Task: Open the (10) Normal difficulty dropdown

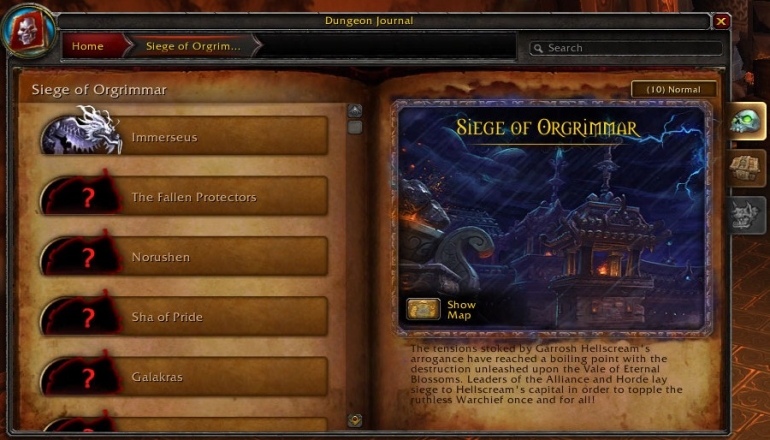Action: pyautogui.click(x=674, y=90)
